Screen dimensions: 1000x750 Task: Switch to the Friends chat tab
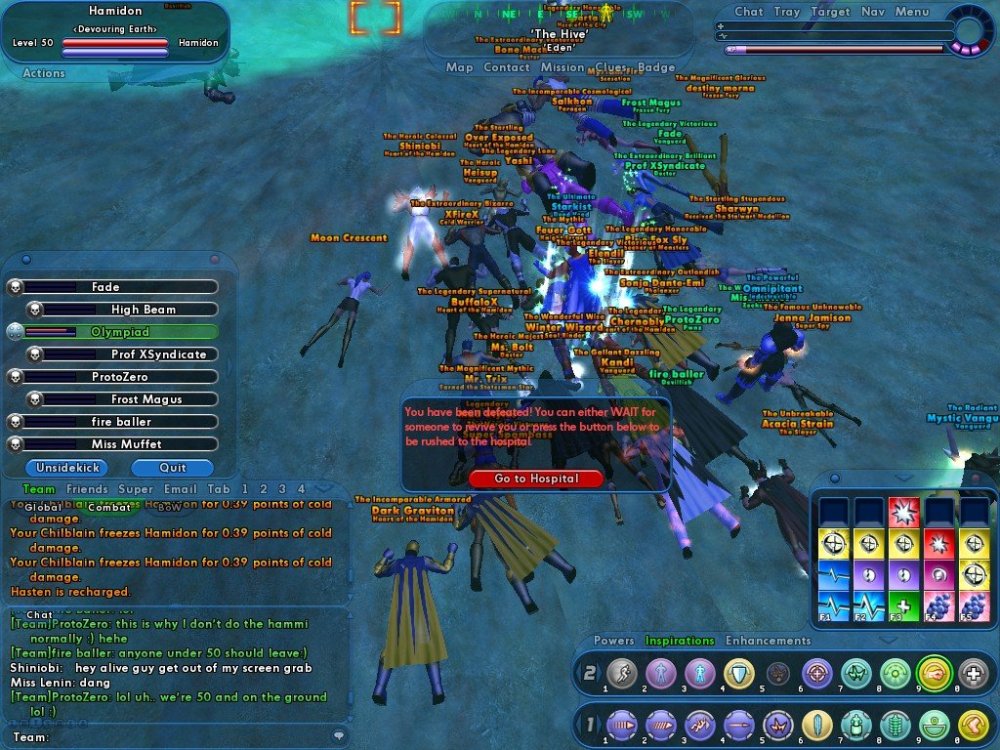point(87,489)
